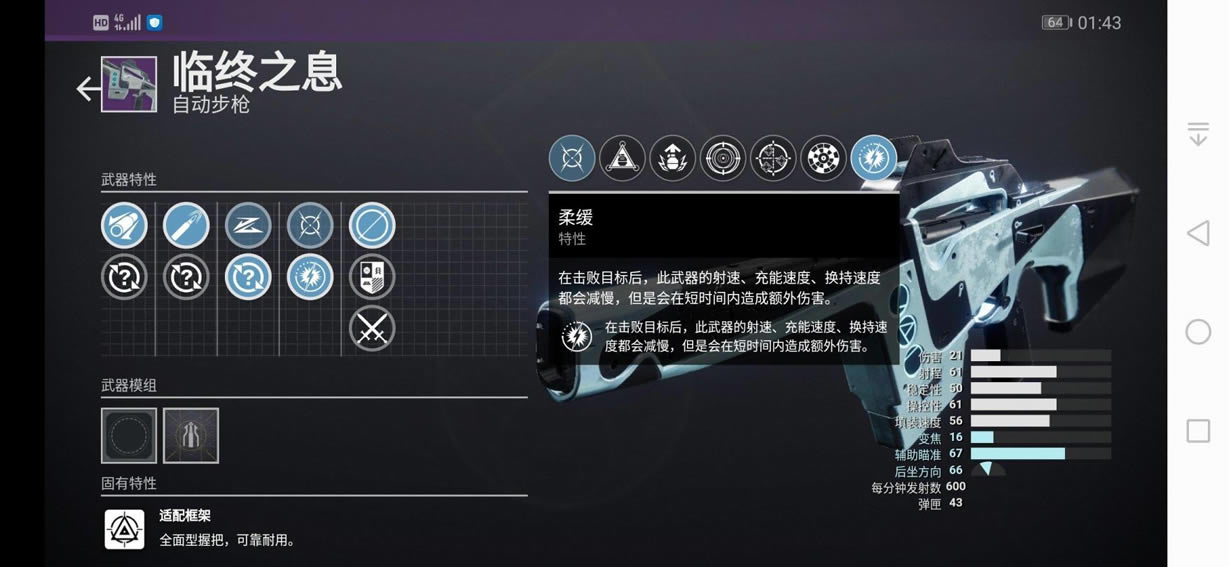Select the weapon mod with upward arrows

(x=191, y=435)
